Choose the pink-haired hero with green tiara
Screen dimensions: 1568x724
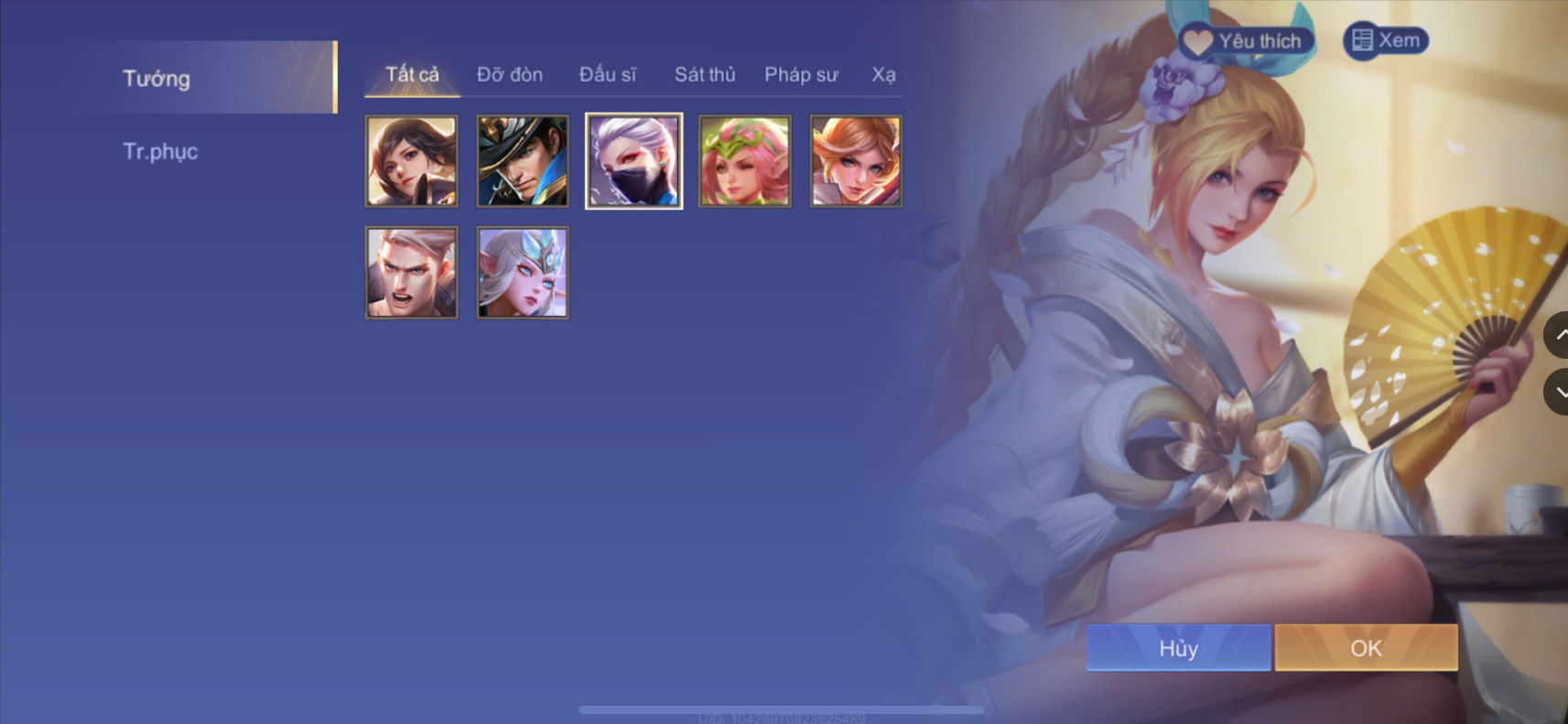[745, 161]
